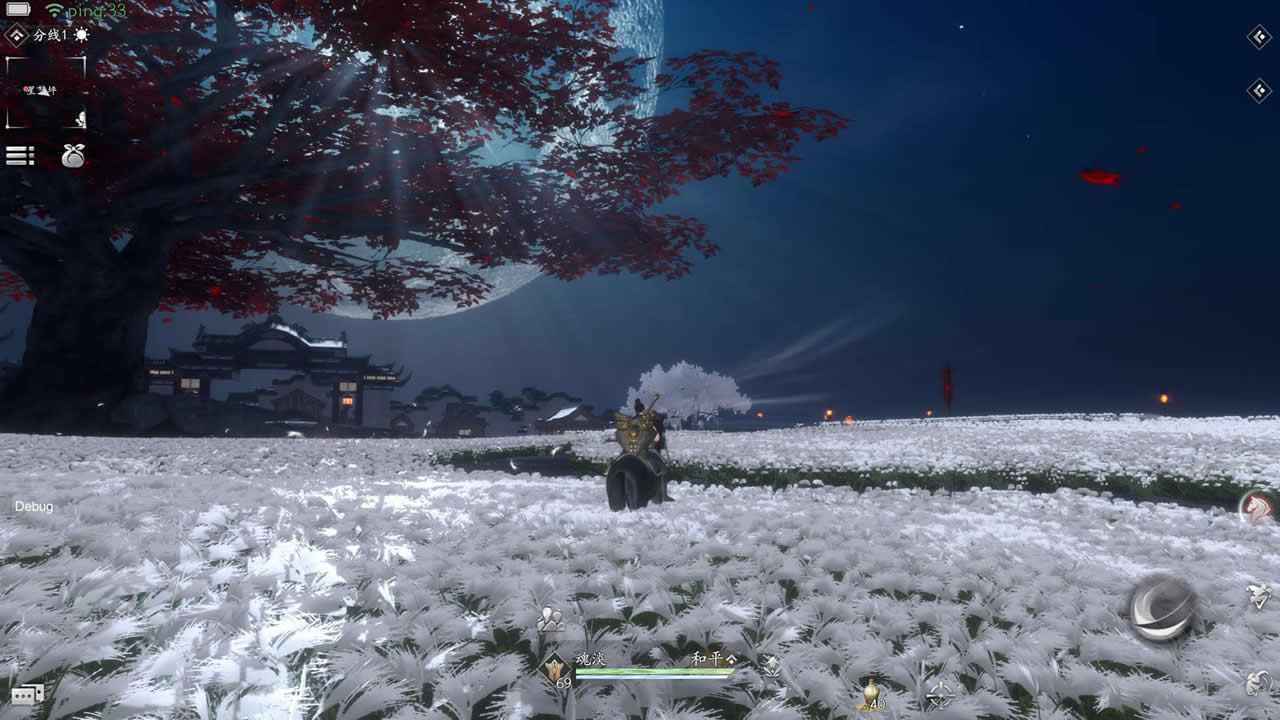Toggle the top diamond arrow on right edge
The height and width of the screenshot is (720, 1280).
(x=1260, y=38)
